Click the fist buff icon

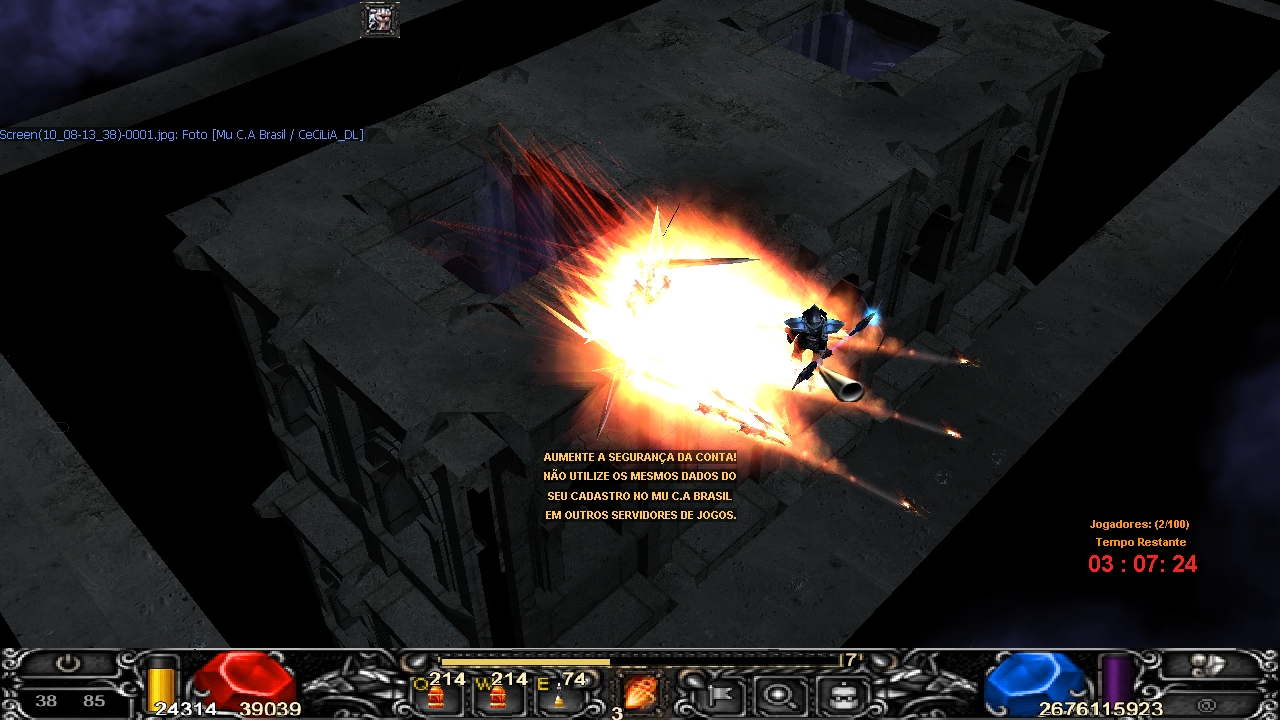[x=380, y=20]
